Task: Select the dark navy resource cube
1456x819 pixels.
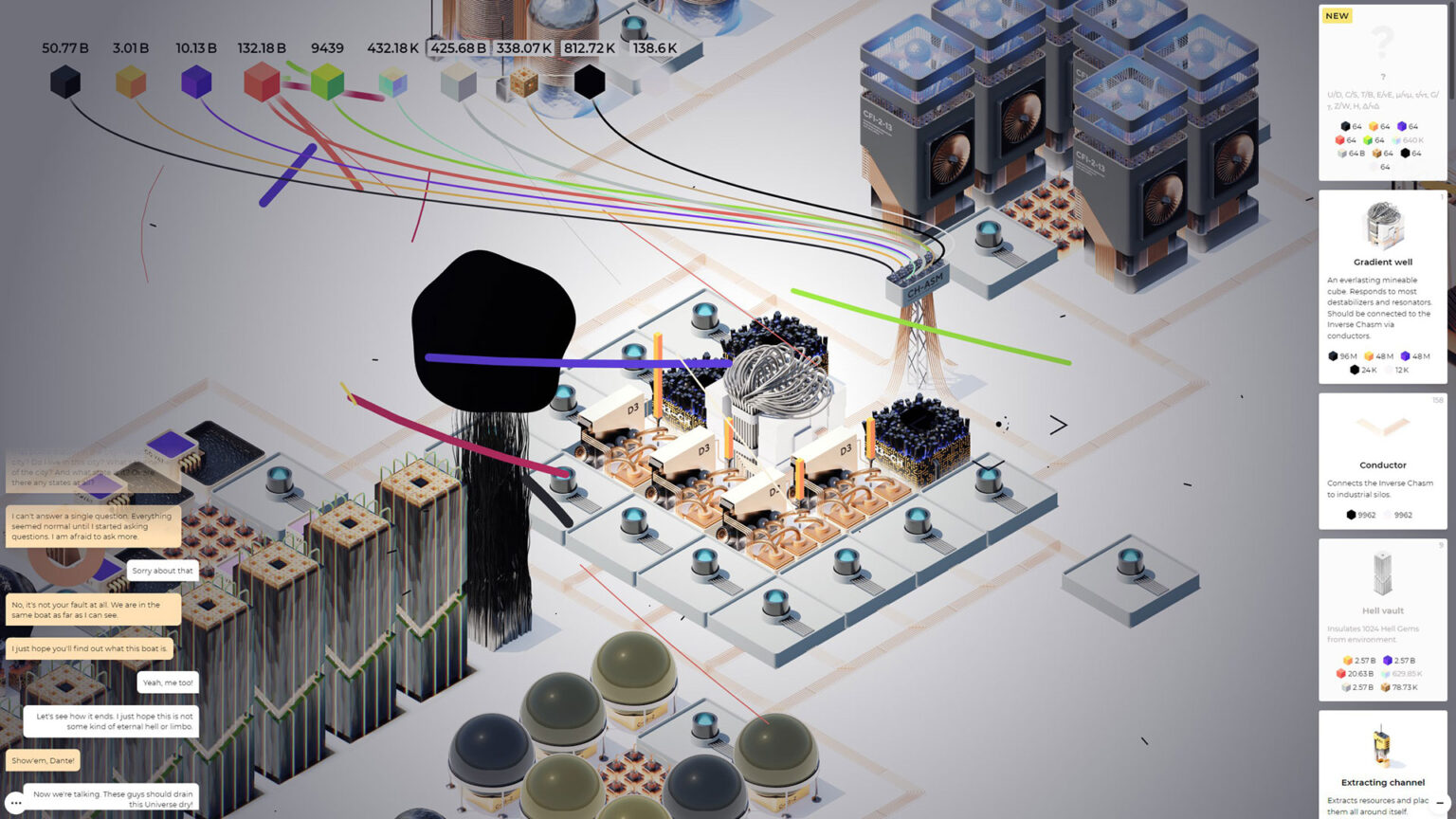Action: point(65,82)
